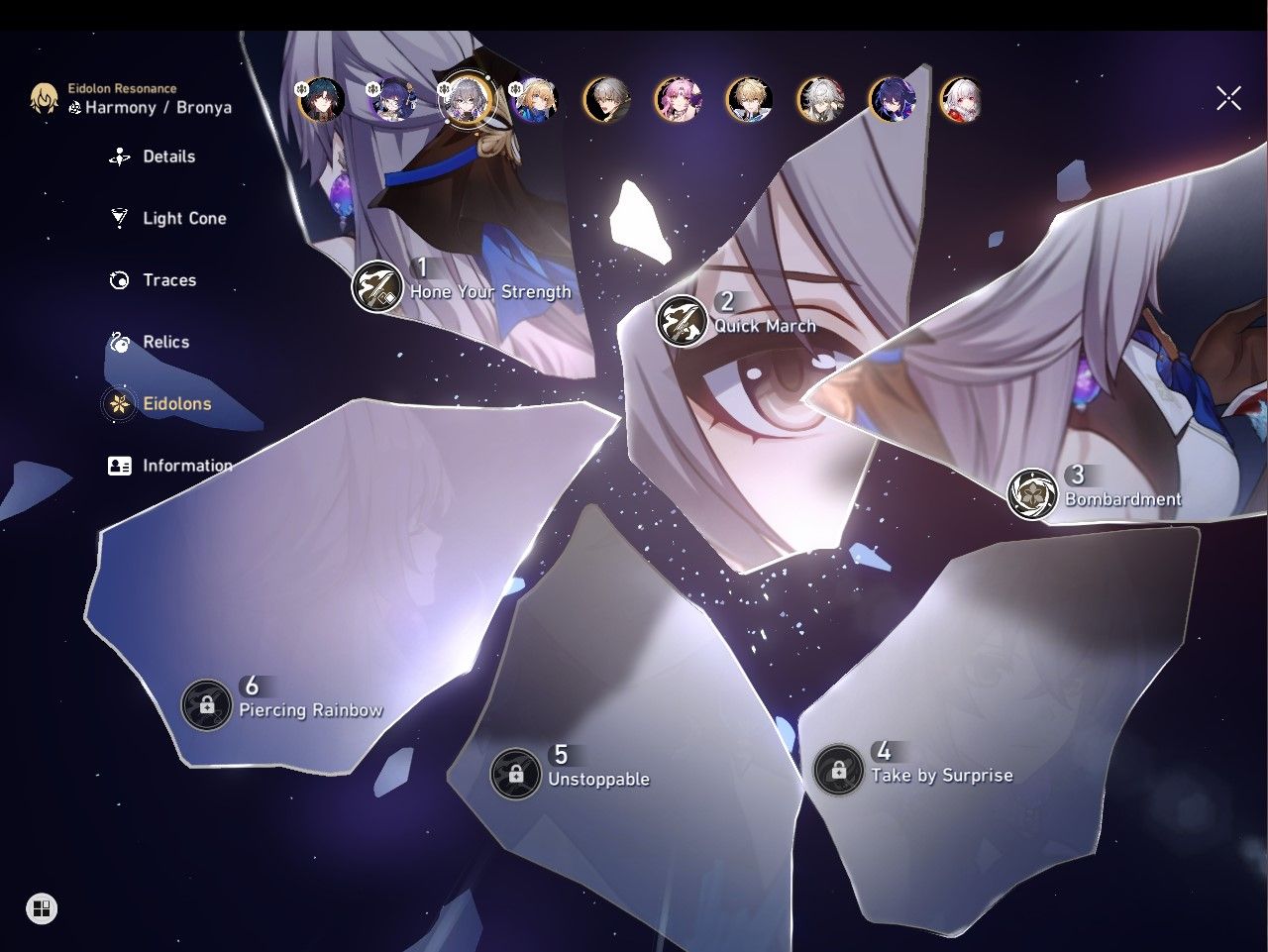Screen dimensions: 1268x952
Task: Click the highlighted Eidolons sidebar icon
Action: (119, 404)
